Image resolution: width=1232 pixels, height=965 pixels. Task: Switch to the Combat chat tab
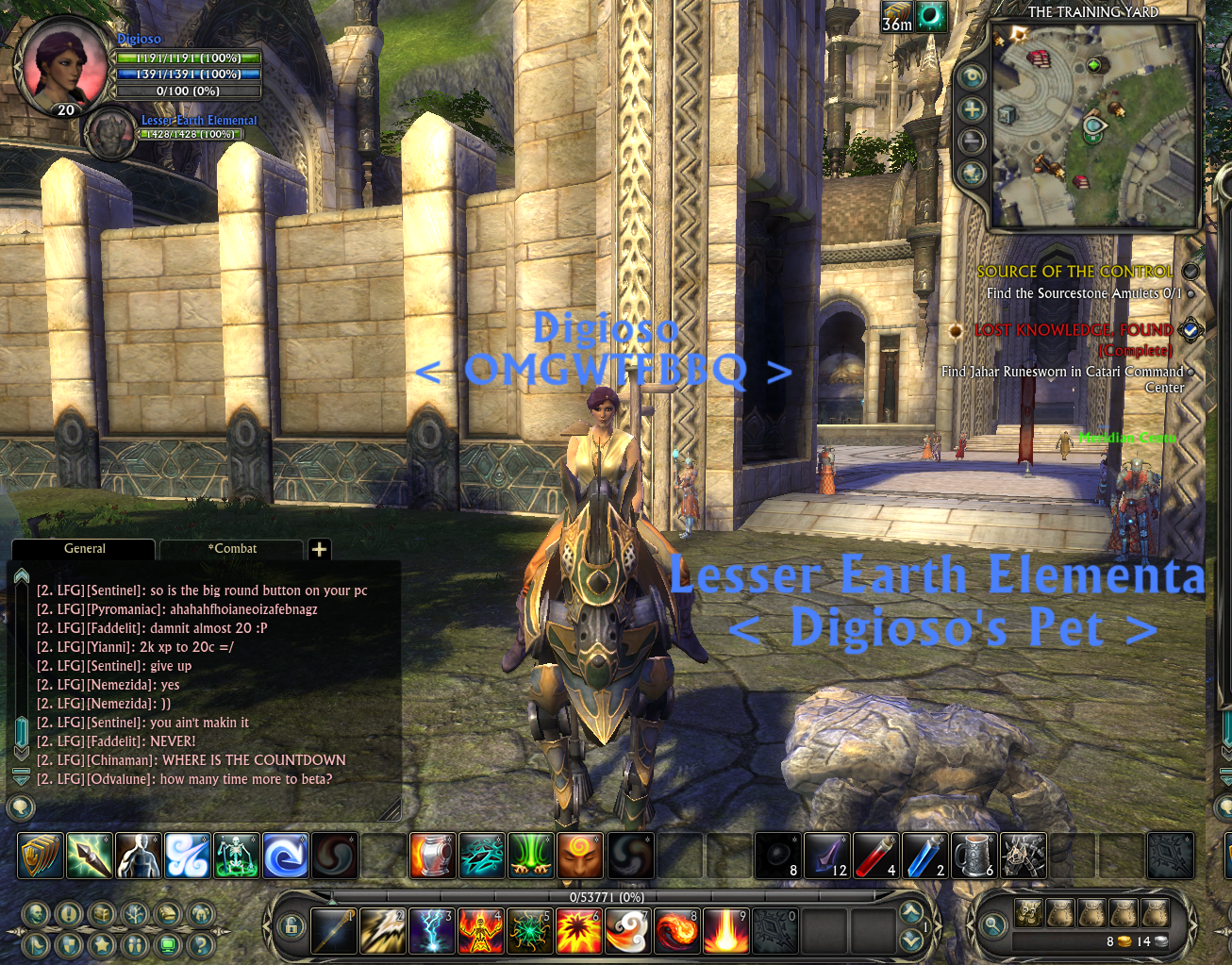tap(232, 549)
